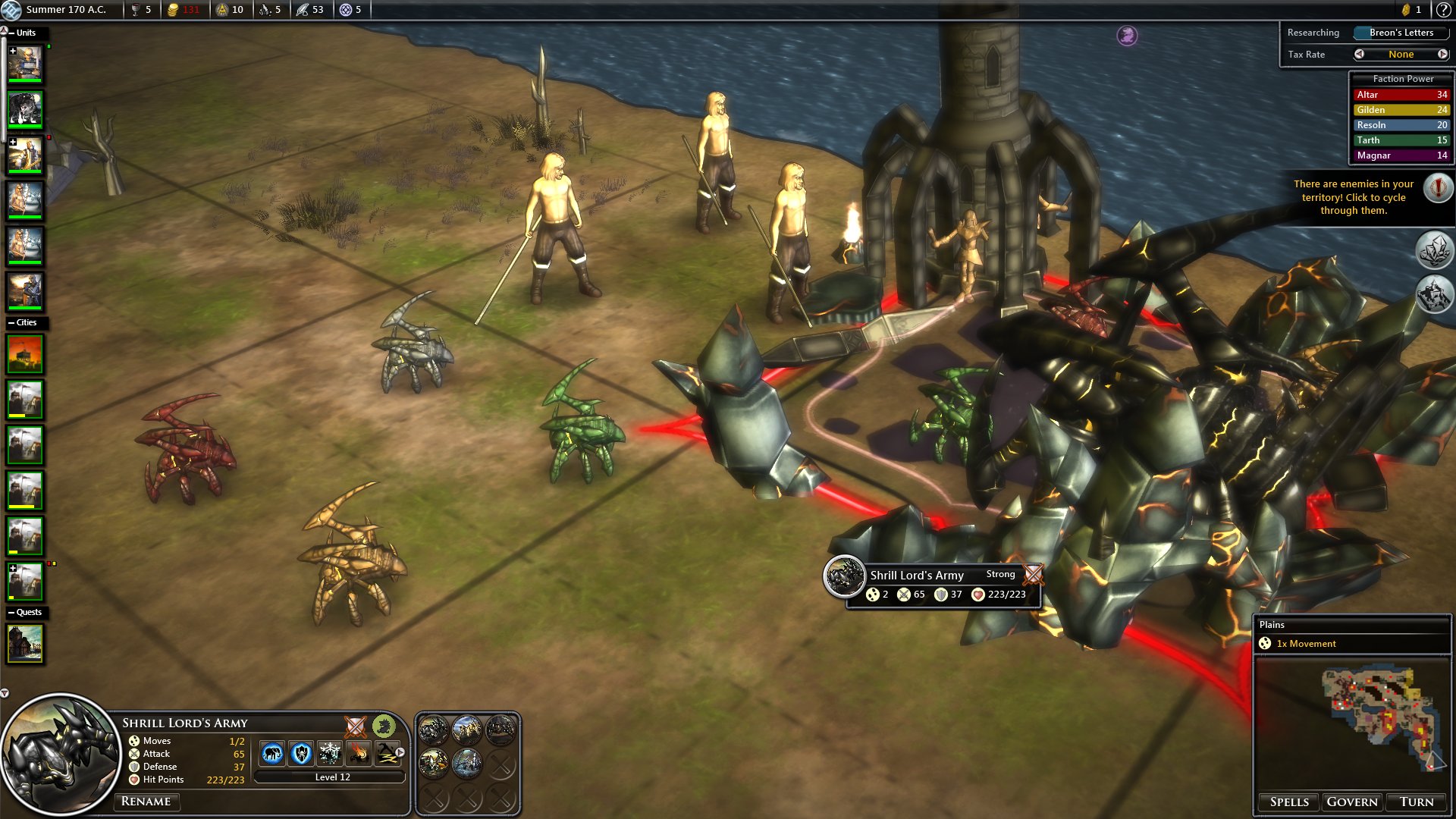Select the elephant ability icon

(272, 753)
